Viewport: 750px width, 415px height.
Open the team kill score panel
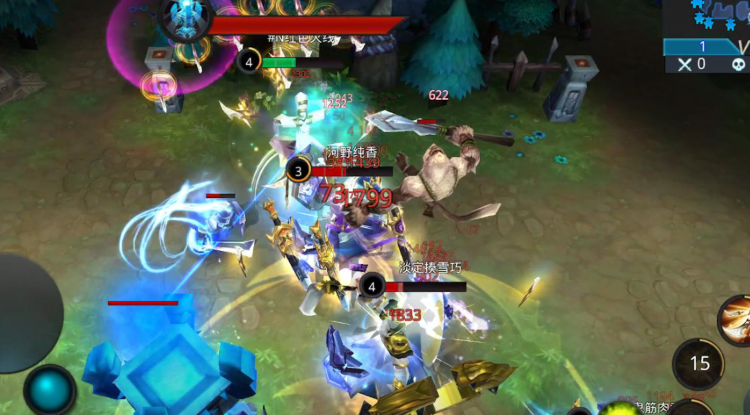(706, 55)
